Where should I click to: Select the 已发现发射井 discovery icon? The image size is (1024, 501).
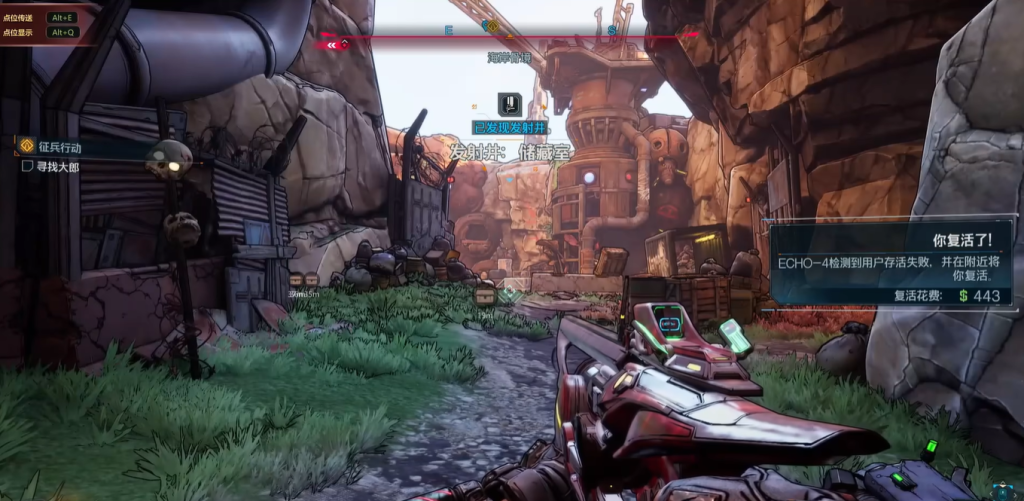pyautogui.click(x=510, y=105)
